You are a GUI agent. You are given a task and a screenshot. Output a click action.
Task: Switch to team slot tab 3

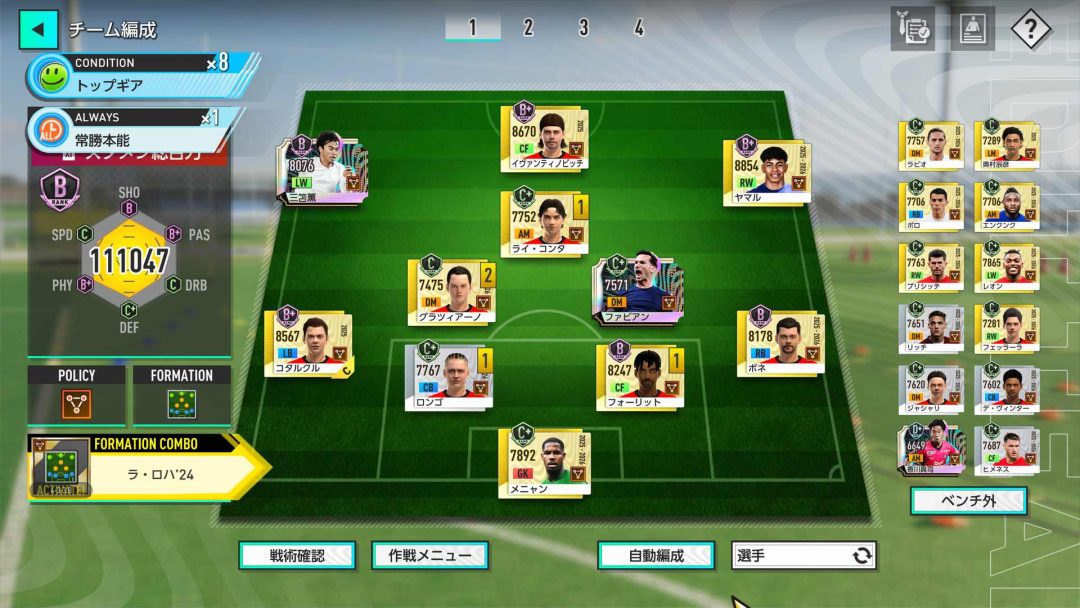tap(583, 28)
